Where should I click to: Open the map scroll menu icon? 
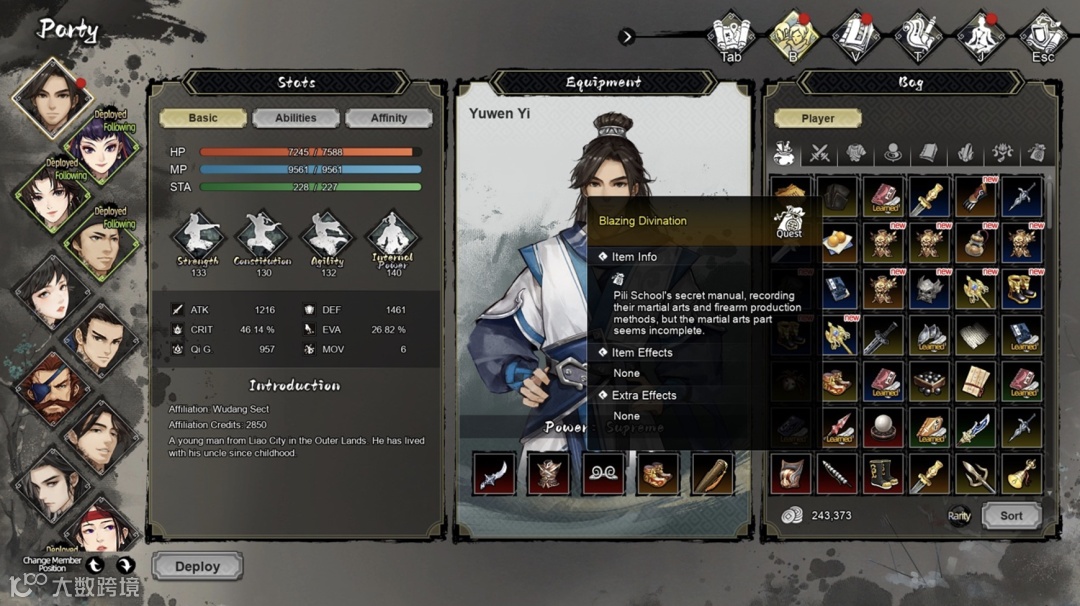point(731,36)
